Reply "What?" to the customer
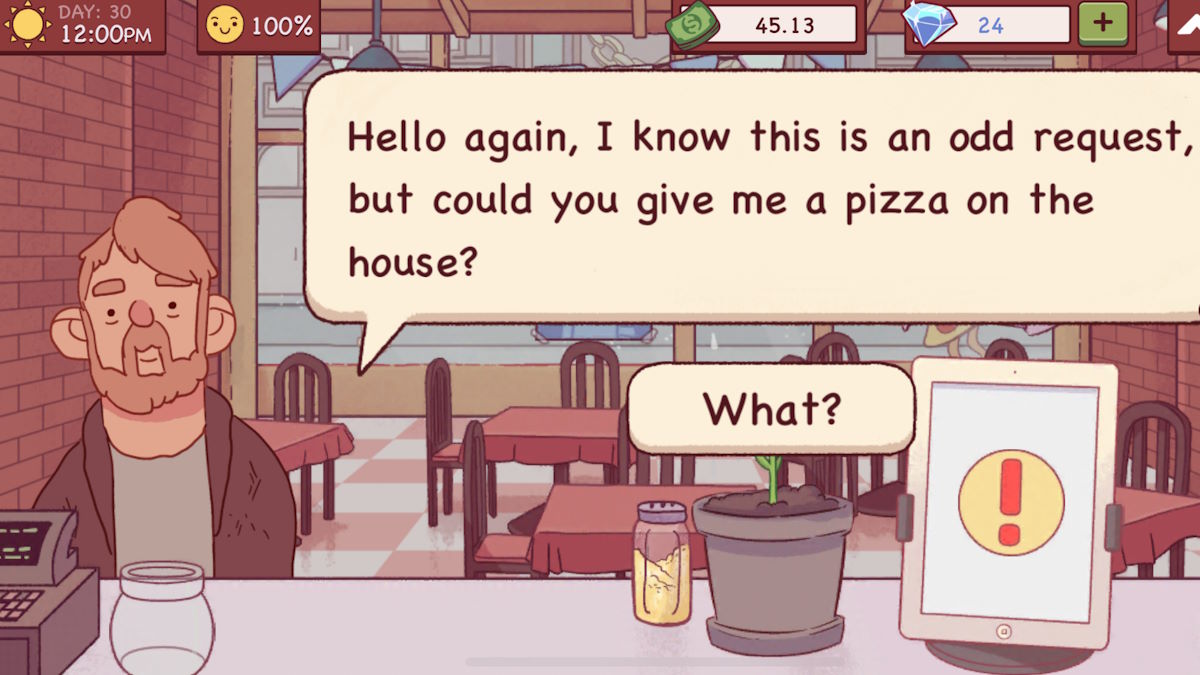 coord(771,408)
